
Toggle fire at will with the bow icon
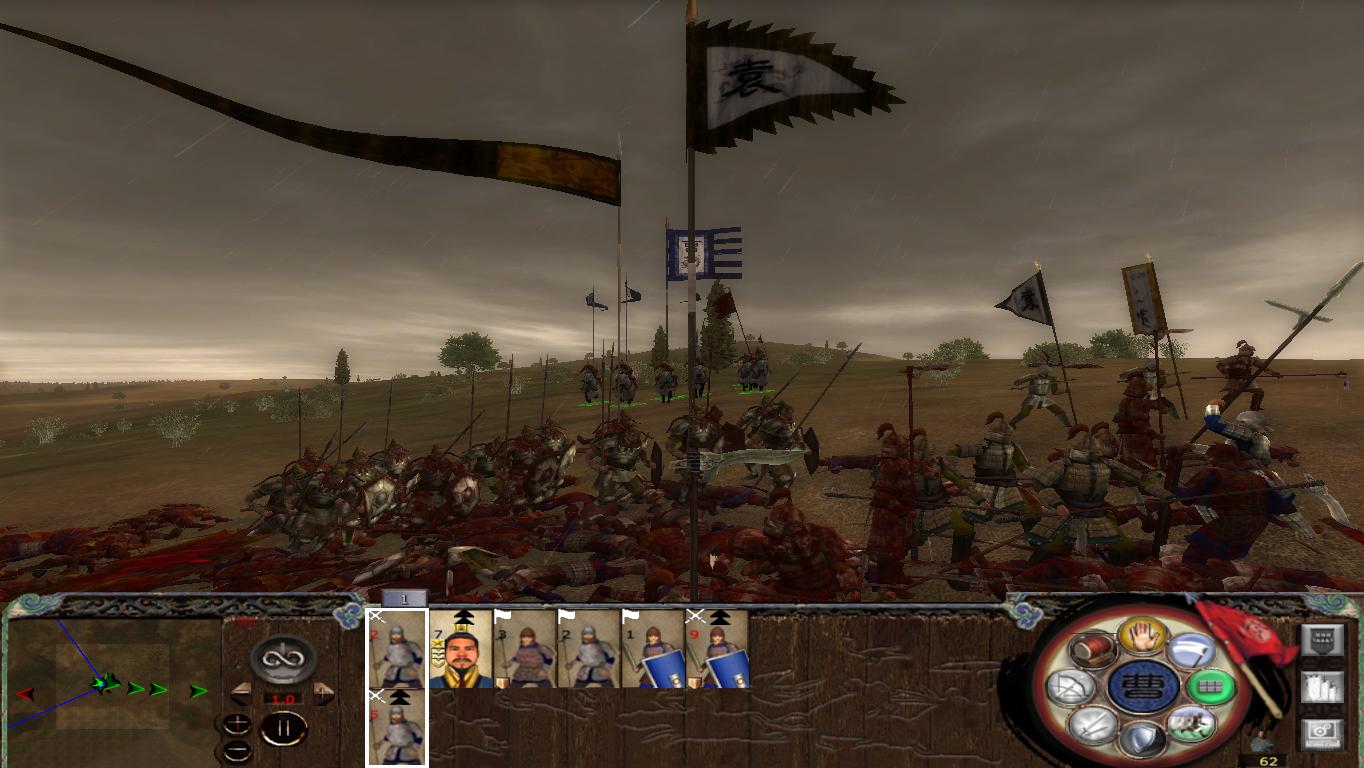(1073, 685)
